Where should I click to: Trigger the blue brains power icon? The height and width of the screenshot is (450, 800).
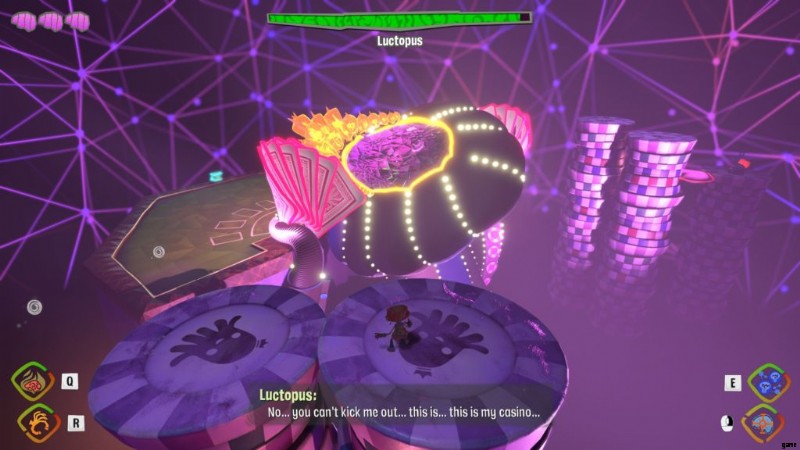point(768,382)
